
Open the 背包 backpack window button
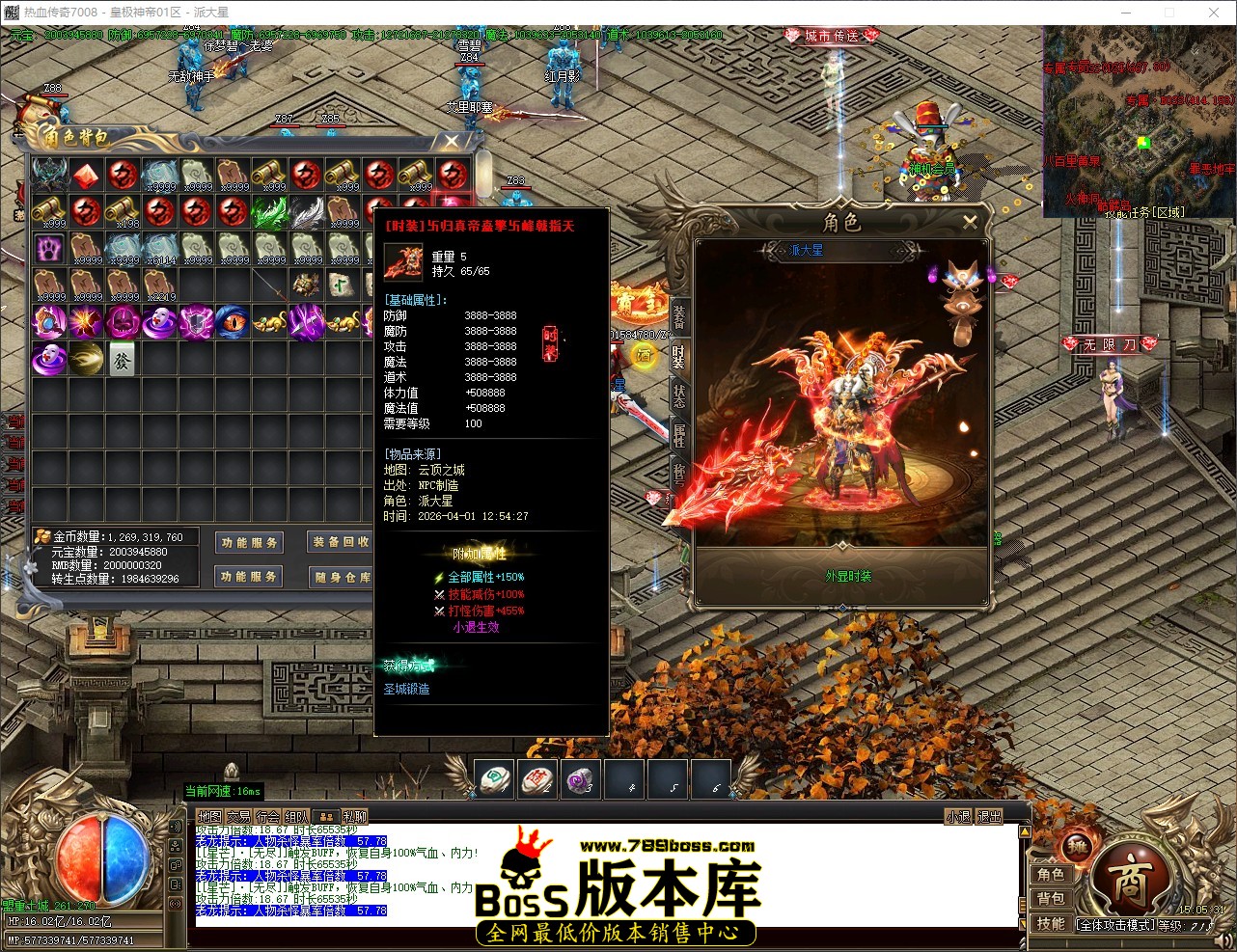pos(1052,898)
